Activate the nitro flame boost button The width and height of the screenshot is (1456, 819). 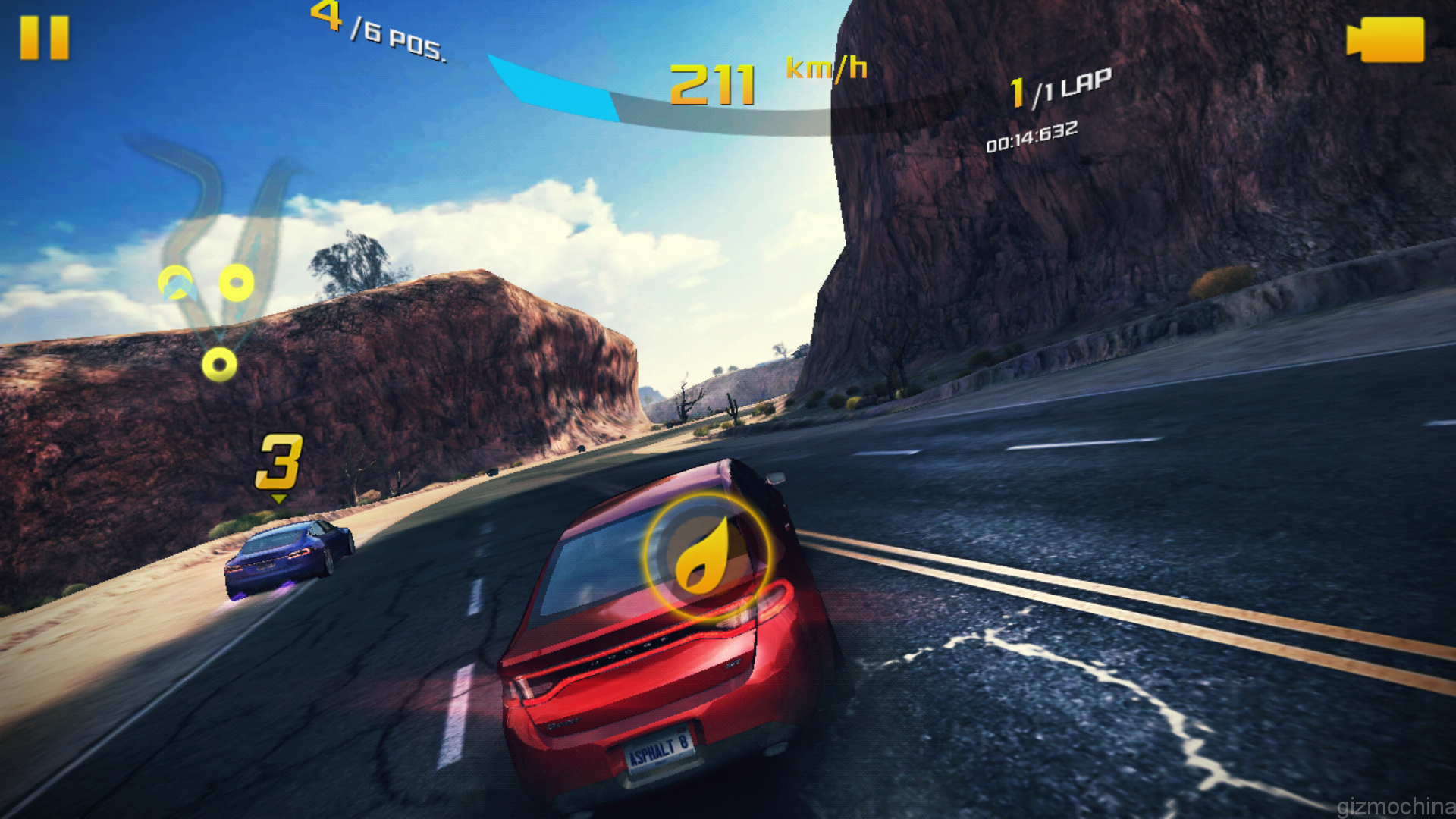click(705, 555)
